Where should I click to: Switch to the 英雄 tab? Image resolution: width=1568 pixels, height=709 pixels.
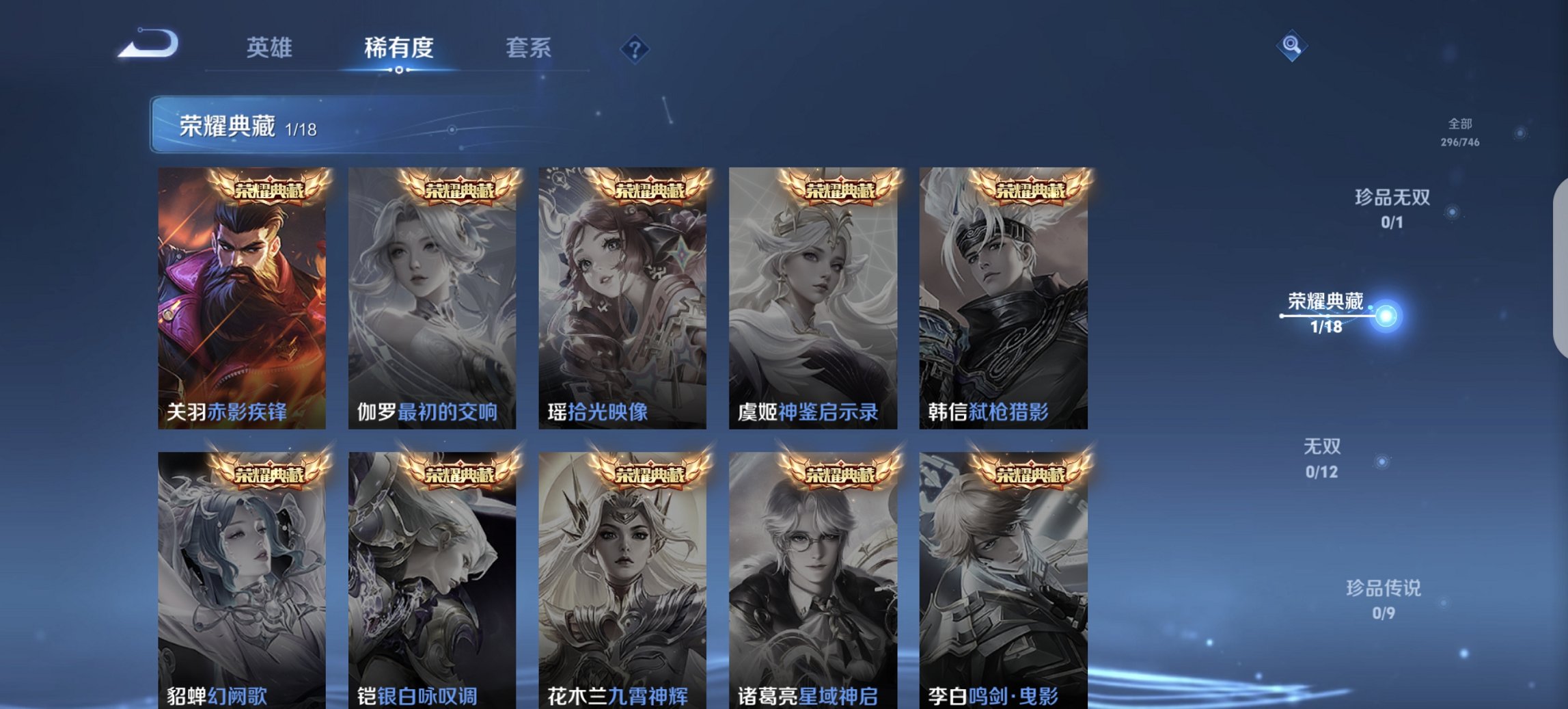click(x=271, y=48)
